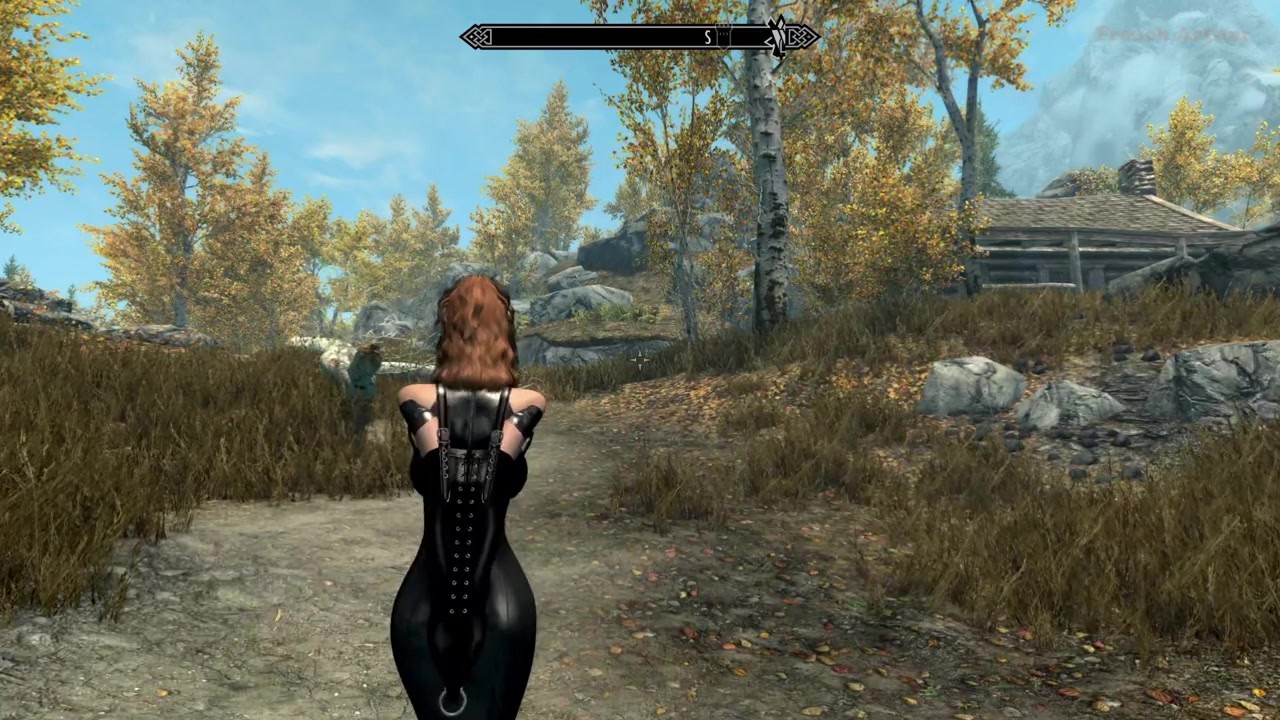Click the quest marker on the compass

776,38
